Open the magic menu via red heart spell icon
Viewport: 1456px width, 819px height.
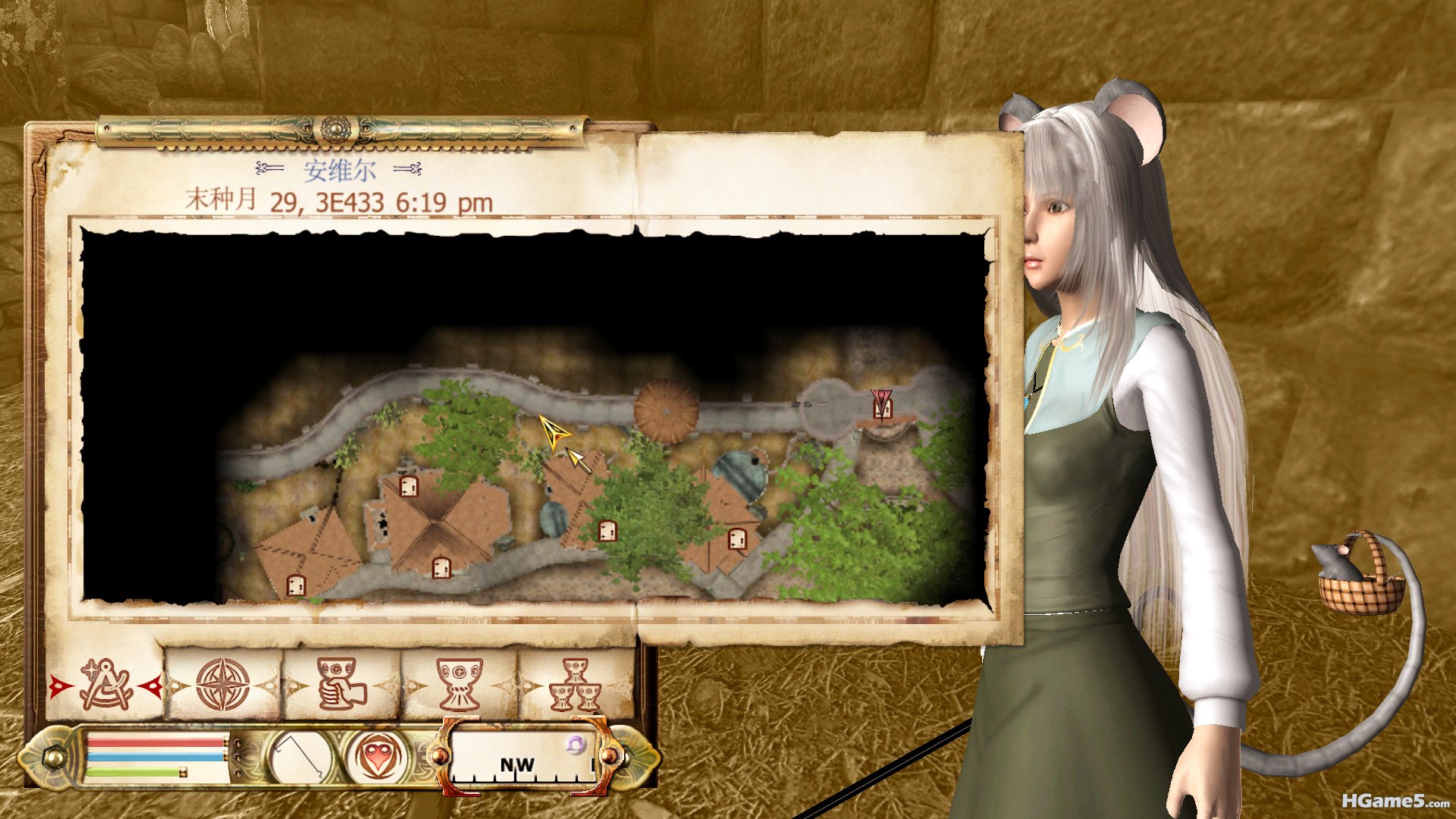378,757
